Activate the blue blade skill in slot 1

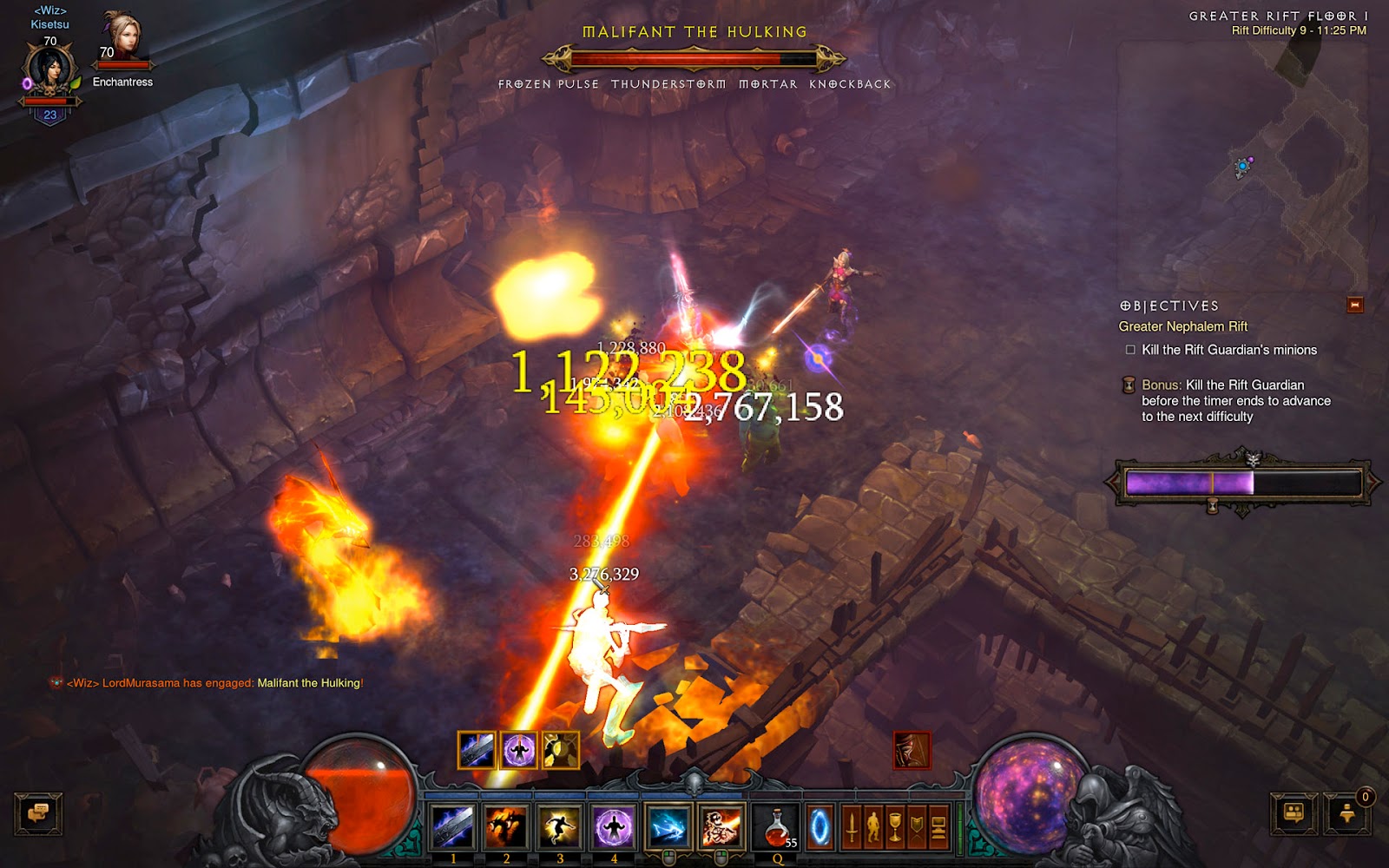(452, 825)
